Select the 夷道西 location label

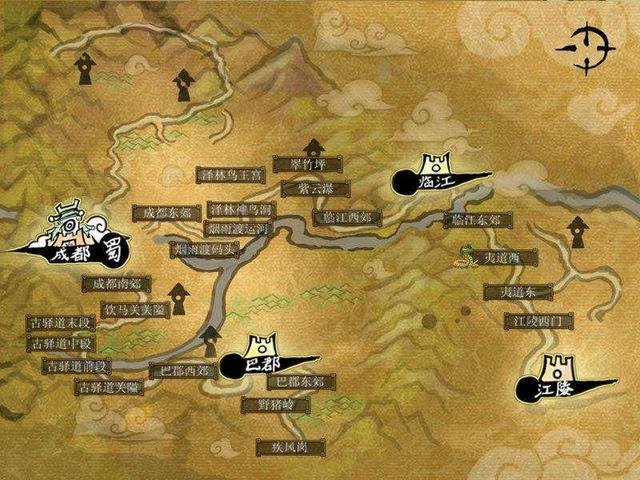504,258
